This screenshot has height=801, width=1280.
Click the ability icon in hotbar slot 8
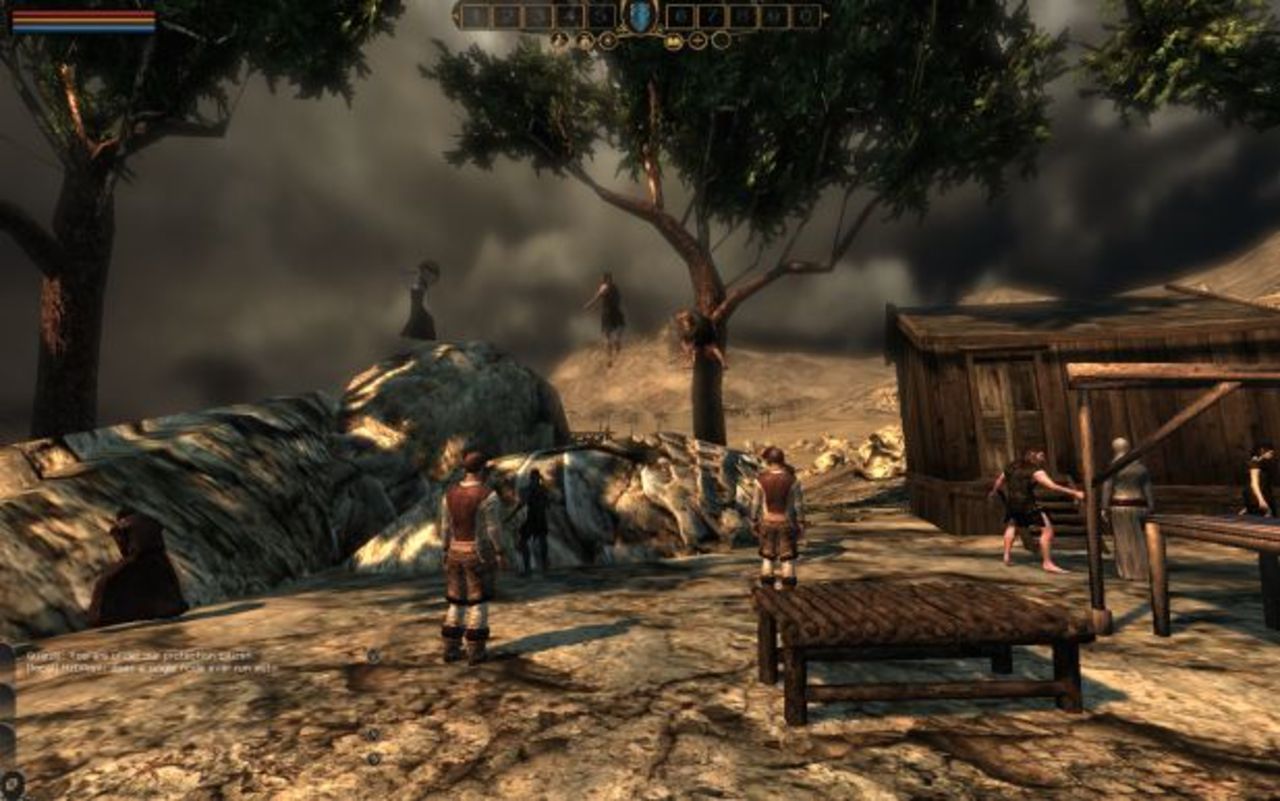pyautogui.click(x=742, y=15)
